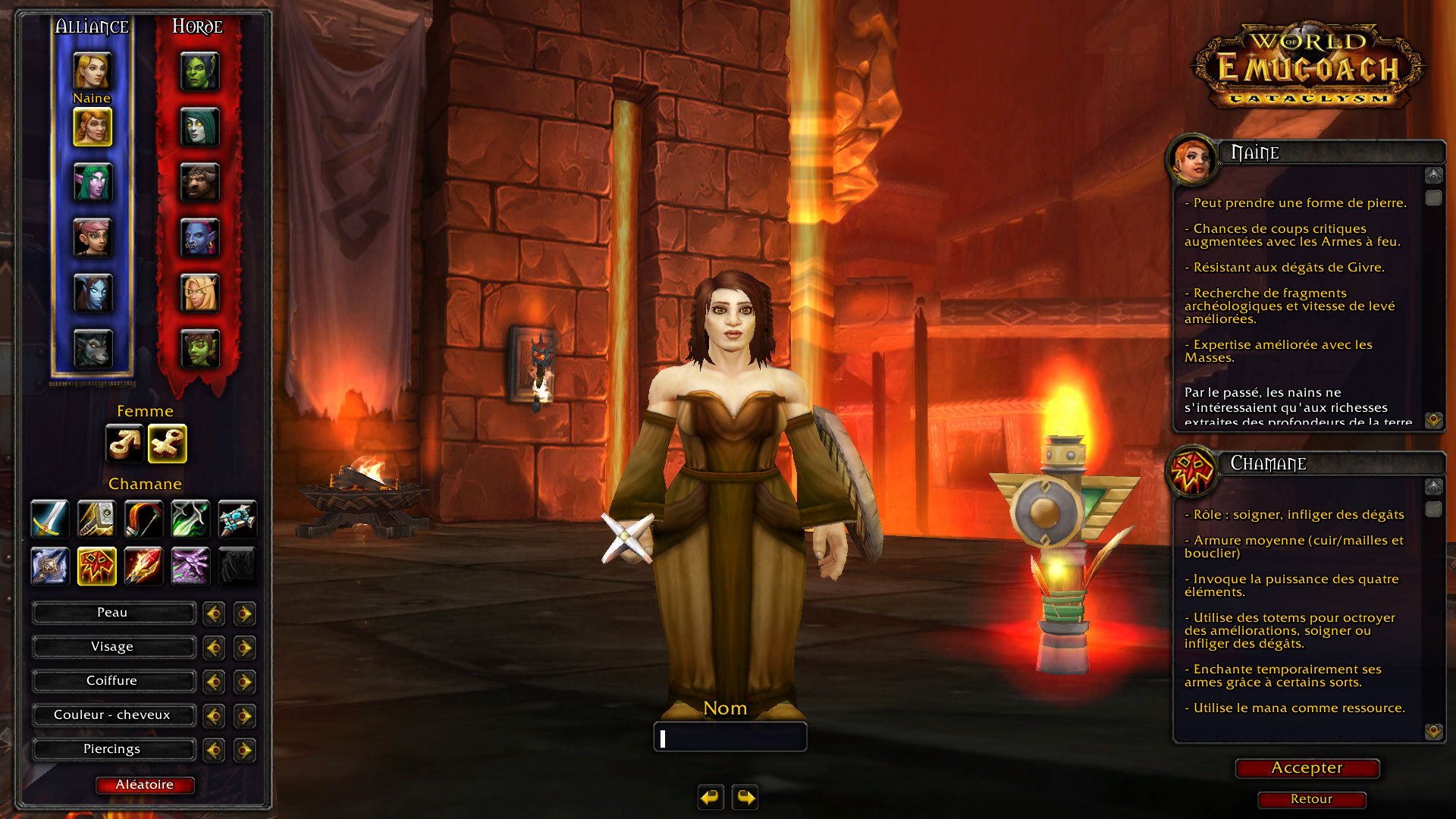Select the Warrior class sword icon

pos(50,519)
